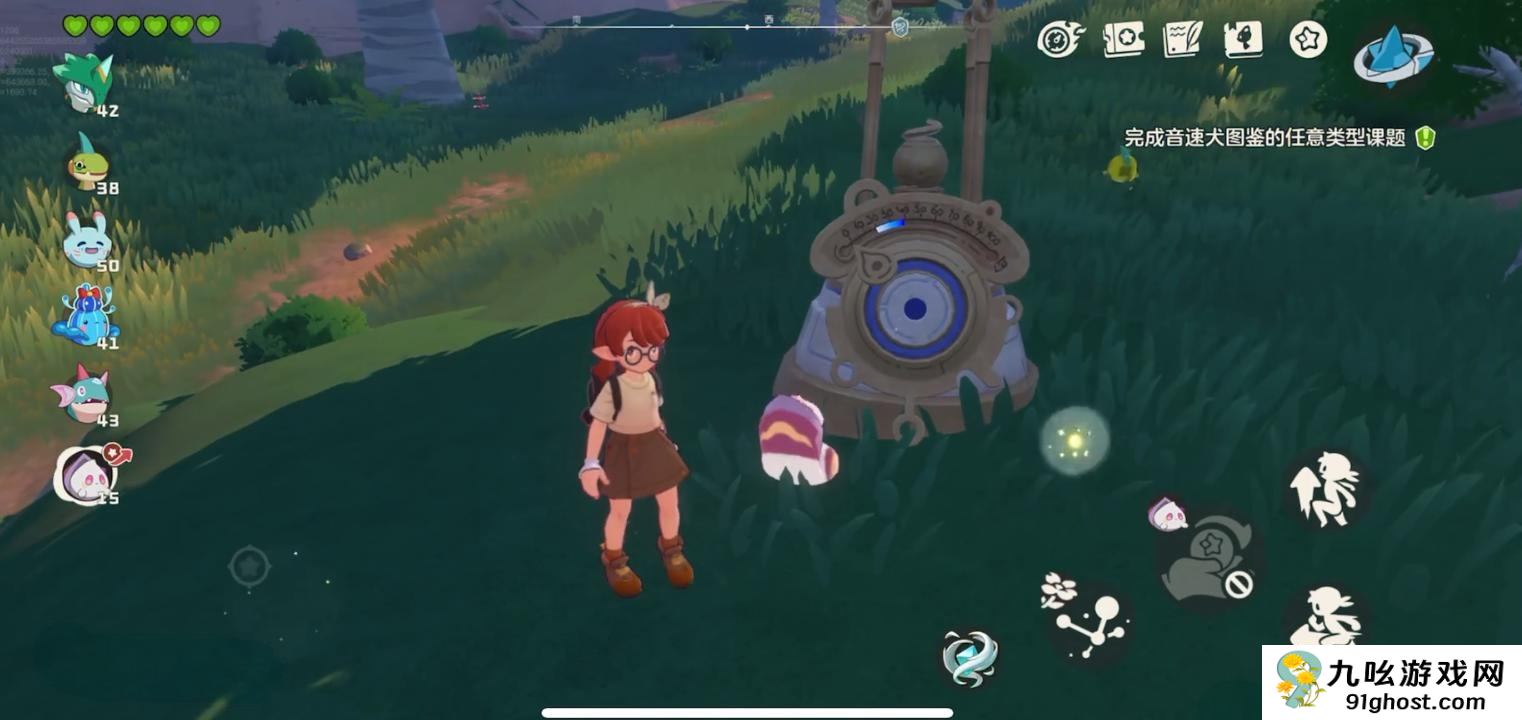Switch to the level 41 blue cactus pet

(86, 318)
